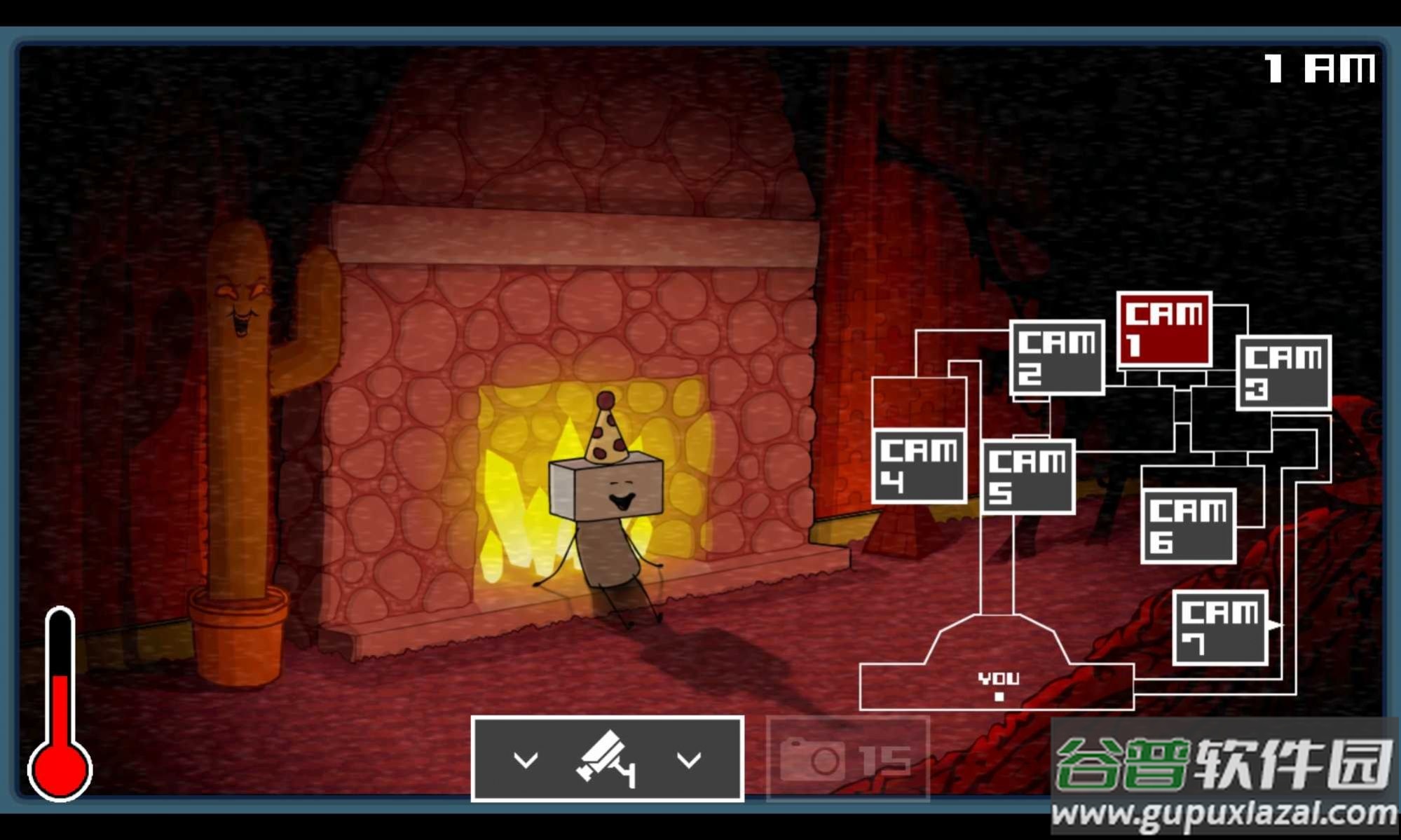
Task: View the CAM 3 camera
Action: [x=1283, y=373]
